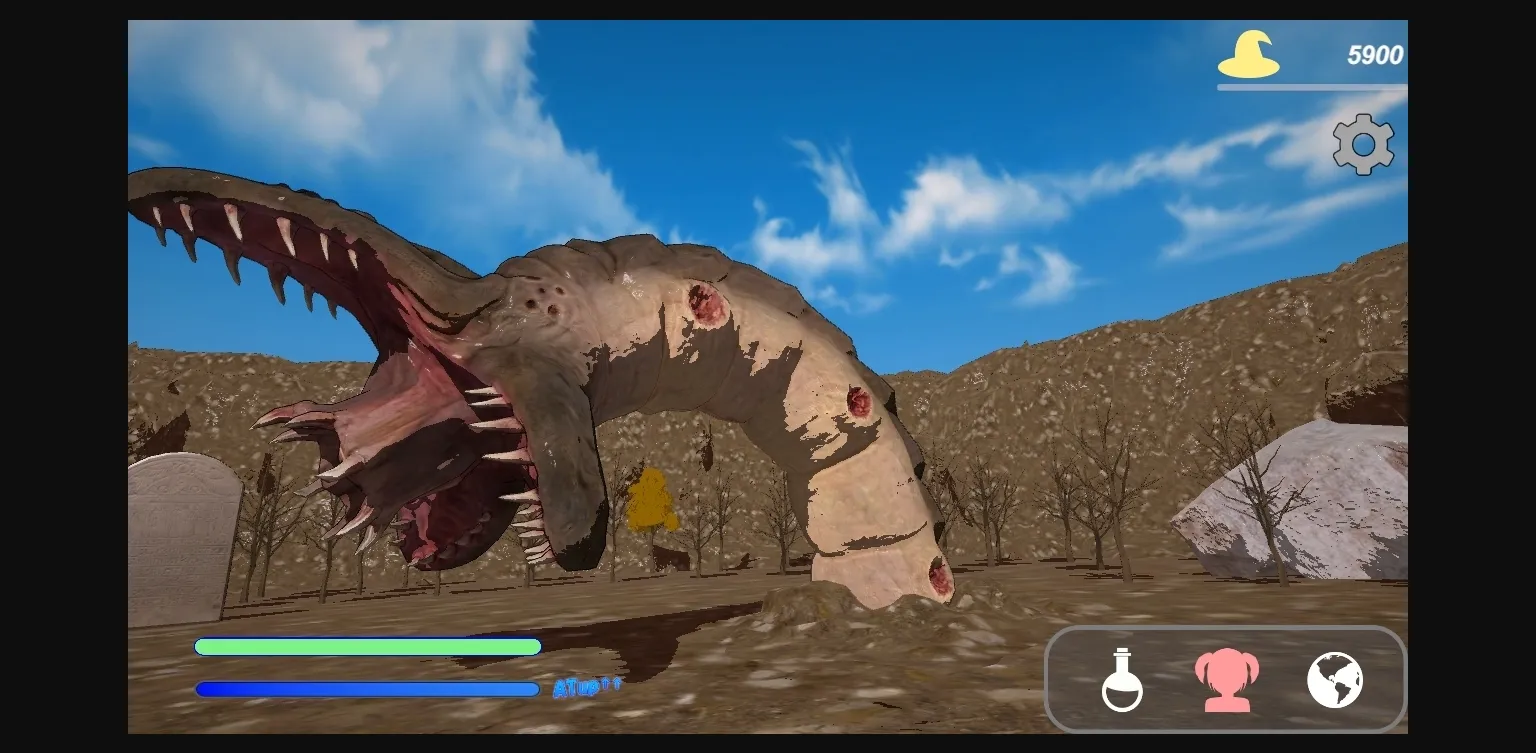The image size is (1536, 753).
Task: Click the 5900 currency counter
Action: pos(1377,55)
